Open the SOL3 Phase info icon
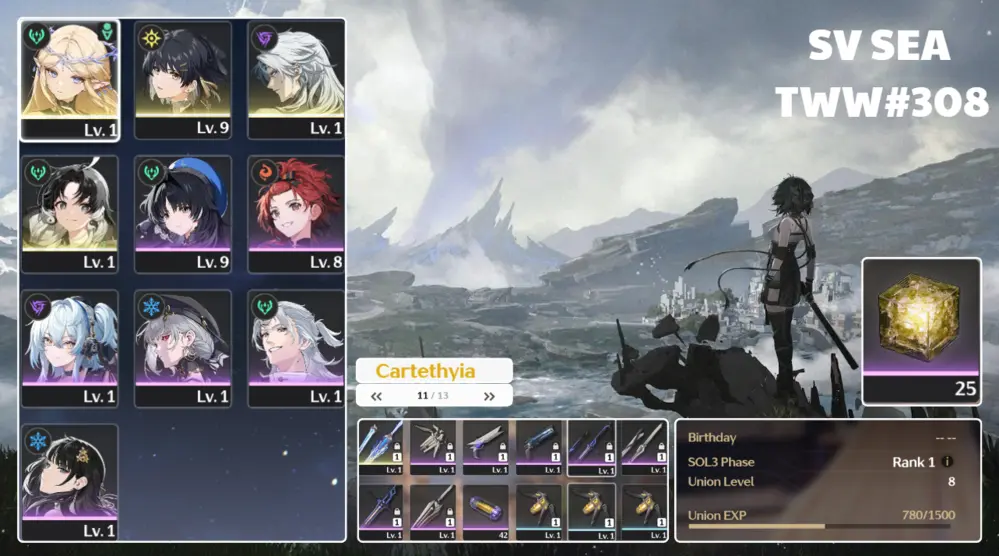Image resolution: width=999 pixels, height=556 pixels. point(947,462)
